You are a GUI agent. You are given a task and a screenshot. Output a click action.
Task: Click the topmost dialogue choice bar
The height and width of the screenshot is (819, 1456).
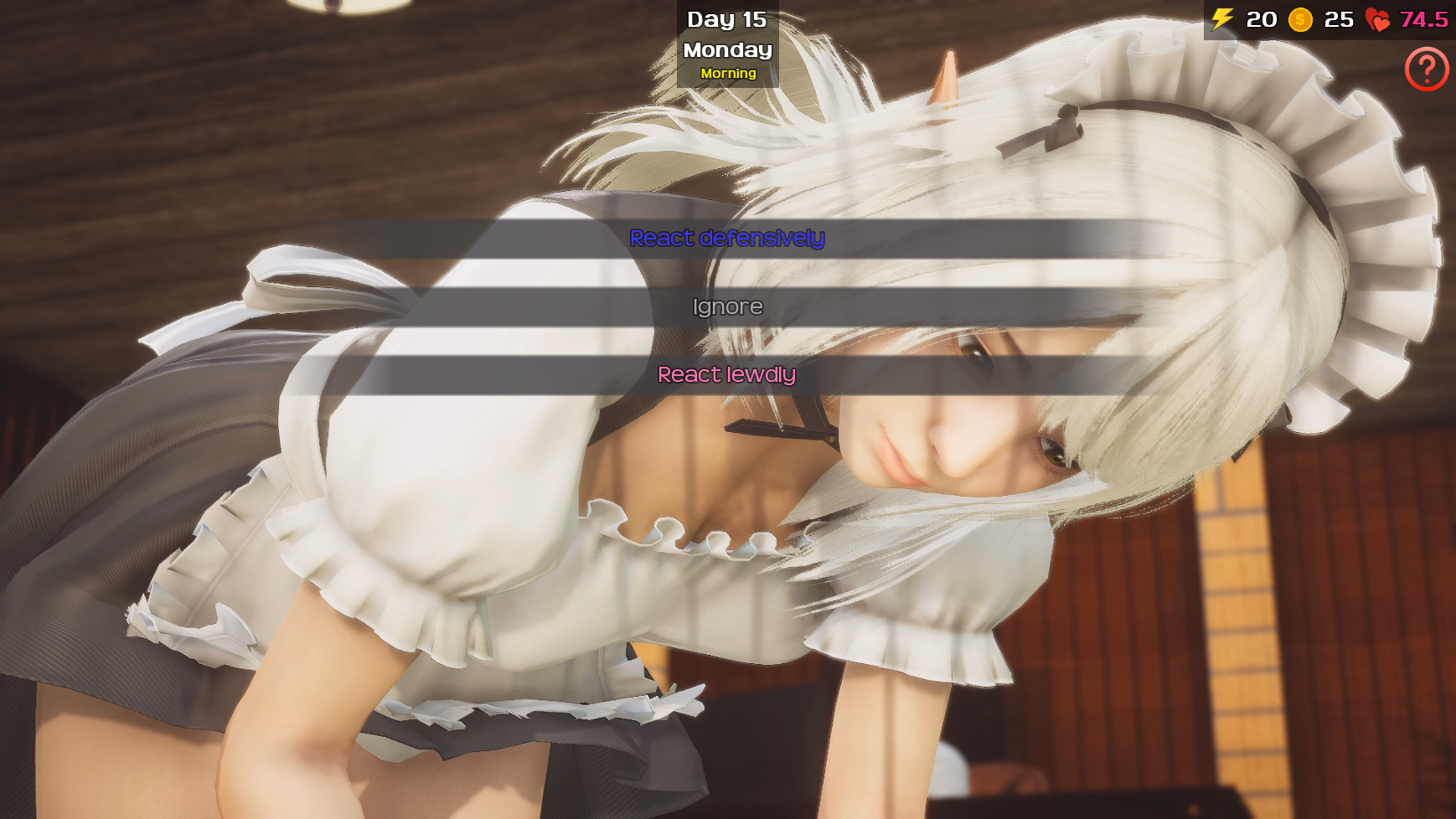pyautogui.click(x=727, y=239)
